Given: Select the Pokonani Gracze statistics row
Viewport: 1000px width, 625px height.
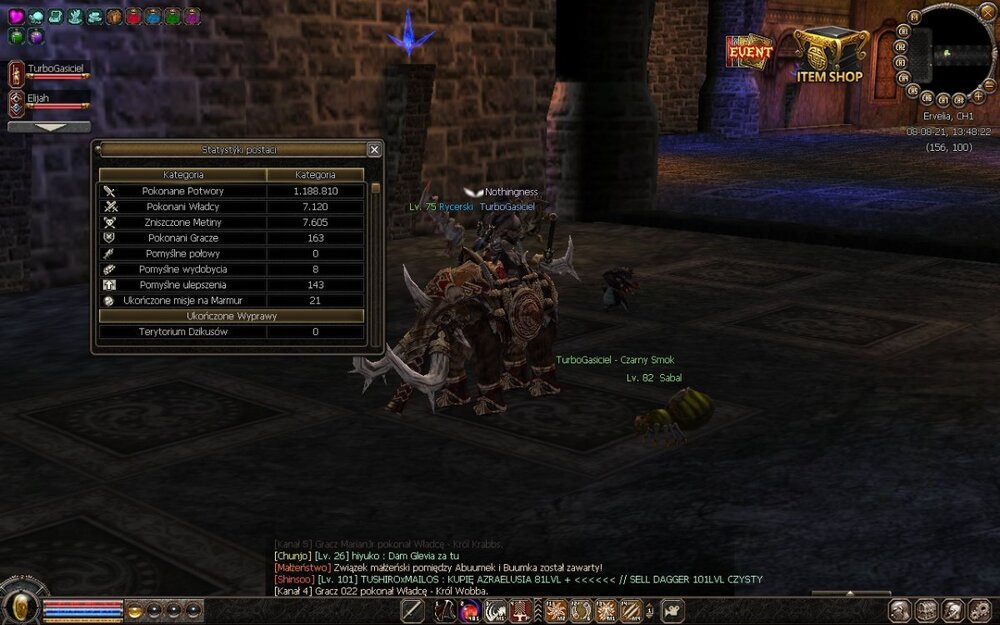Looking at the screenshot, I should [231, 238].
